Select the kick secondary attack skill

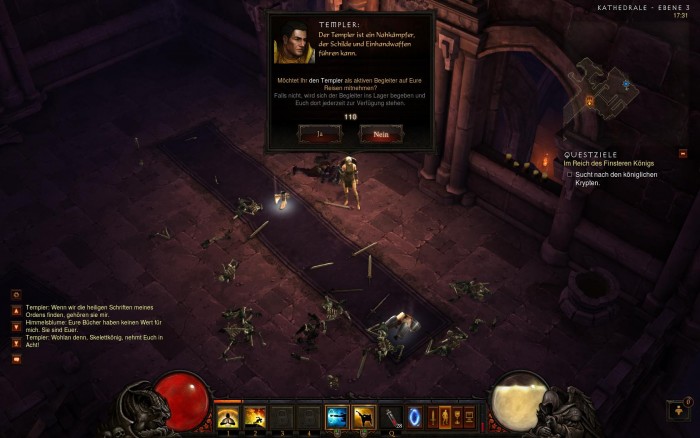[x=363, y=416]
